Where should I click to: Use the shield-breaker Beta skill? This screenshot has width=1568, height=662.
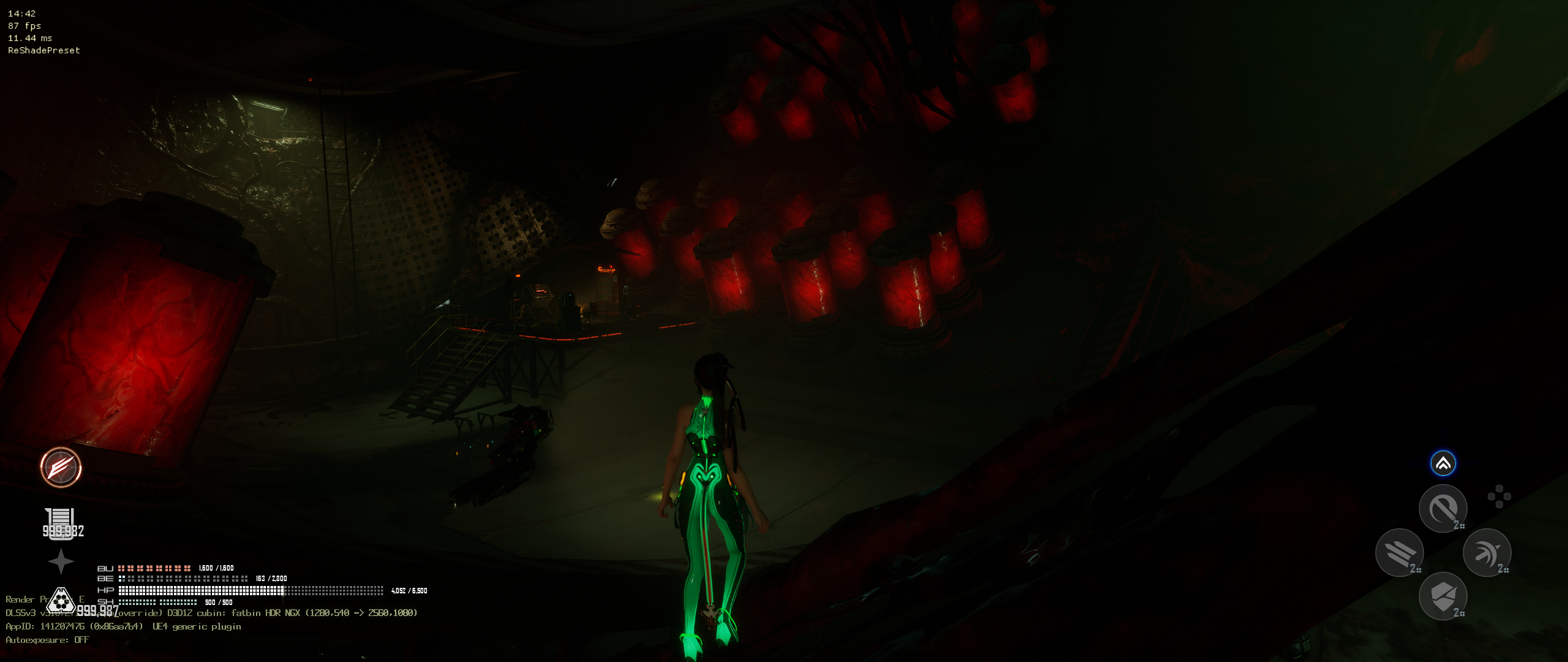(x=1442, y=596)
